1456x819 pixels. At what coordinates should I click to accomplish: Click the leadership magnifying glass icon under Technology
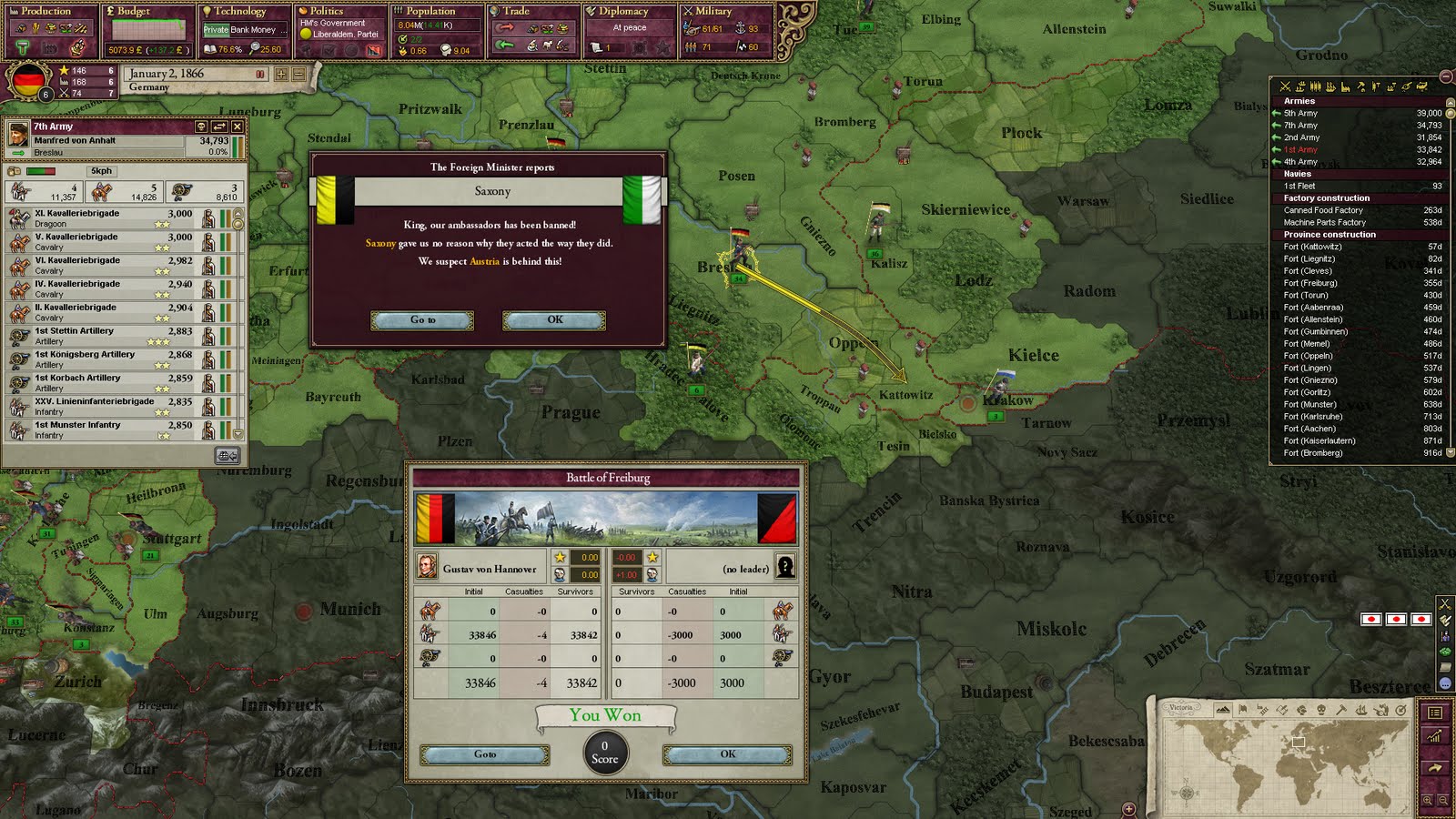256,46
